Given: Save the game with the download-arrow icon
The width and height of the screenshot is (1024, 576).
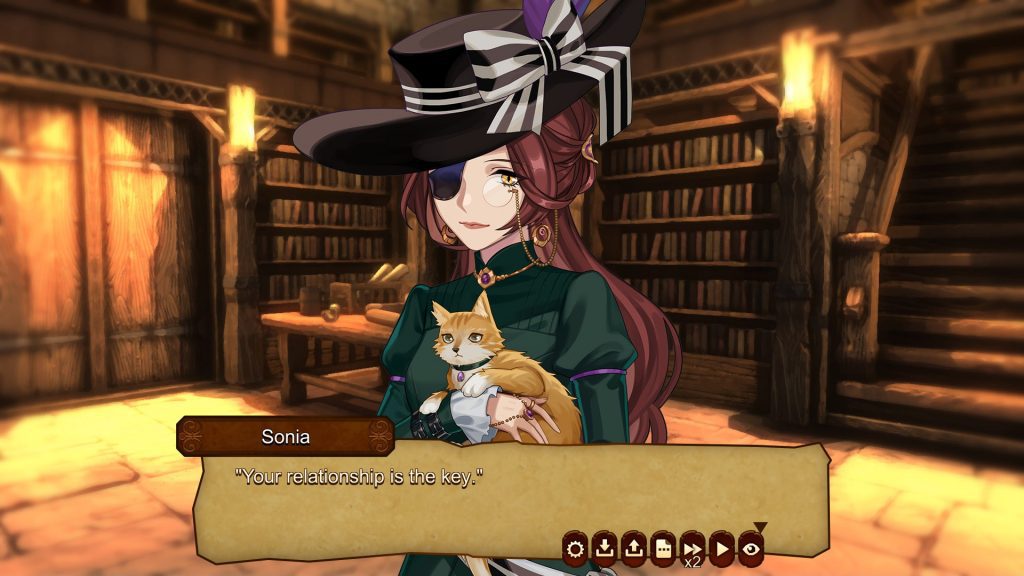Looking at the screenshot, I should click(604, 547).
